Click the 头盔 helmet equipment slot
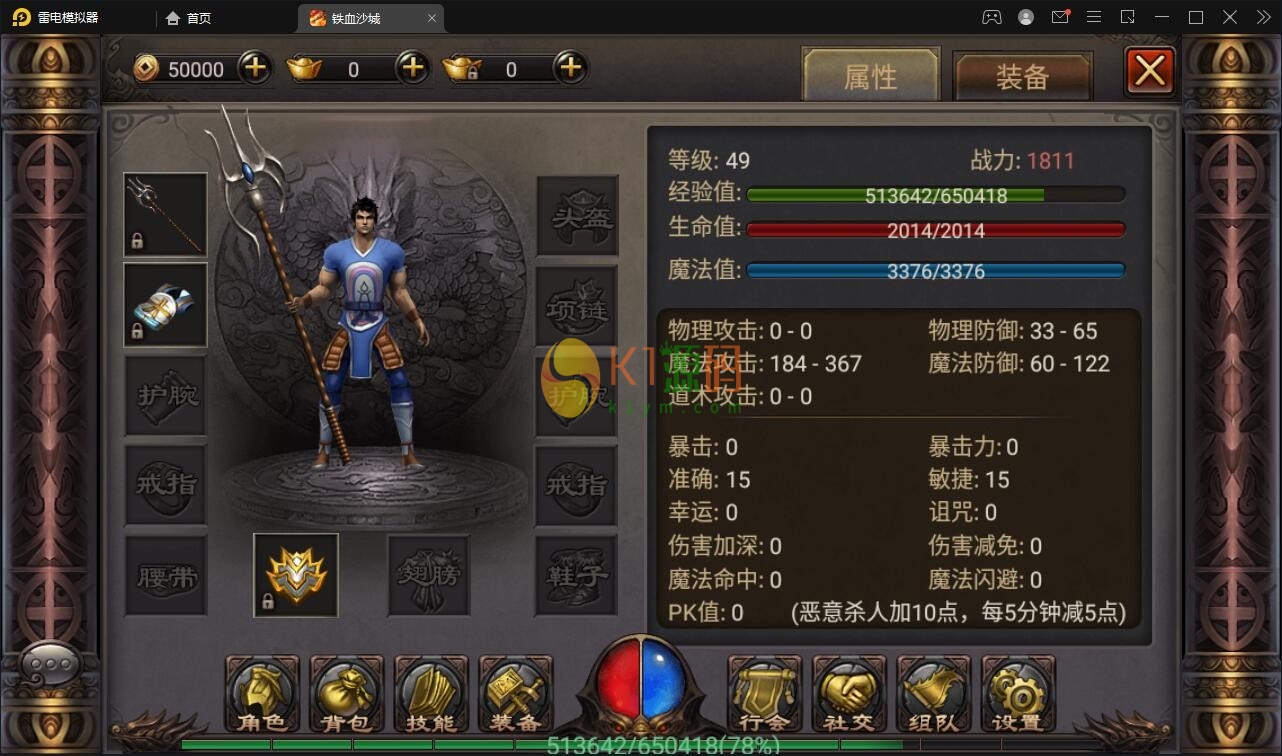Image resolution: width=1282 pixels, height=756 pixels. tap(577, 215)
